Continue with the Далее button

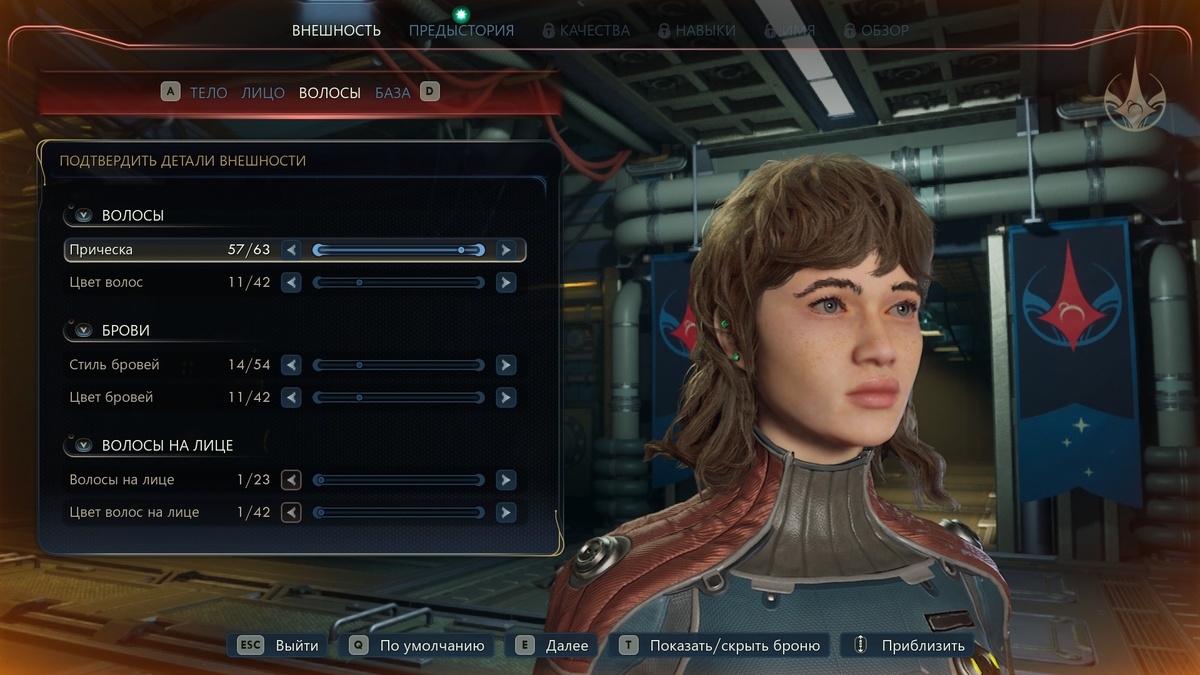(554, 646)
